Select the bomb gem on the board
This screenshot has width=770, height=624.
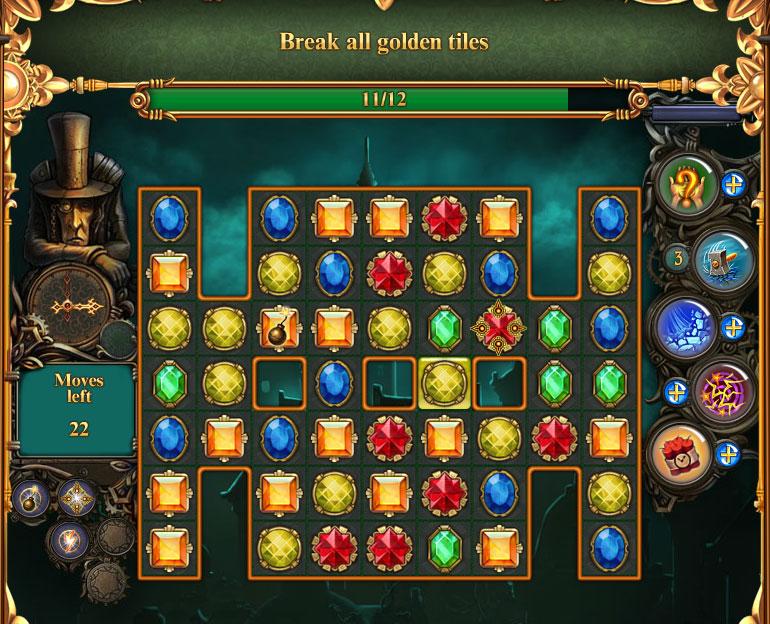point(279,327)
